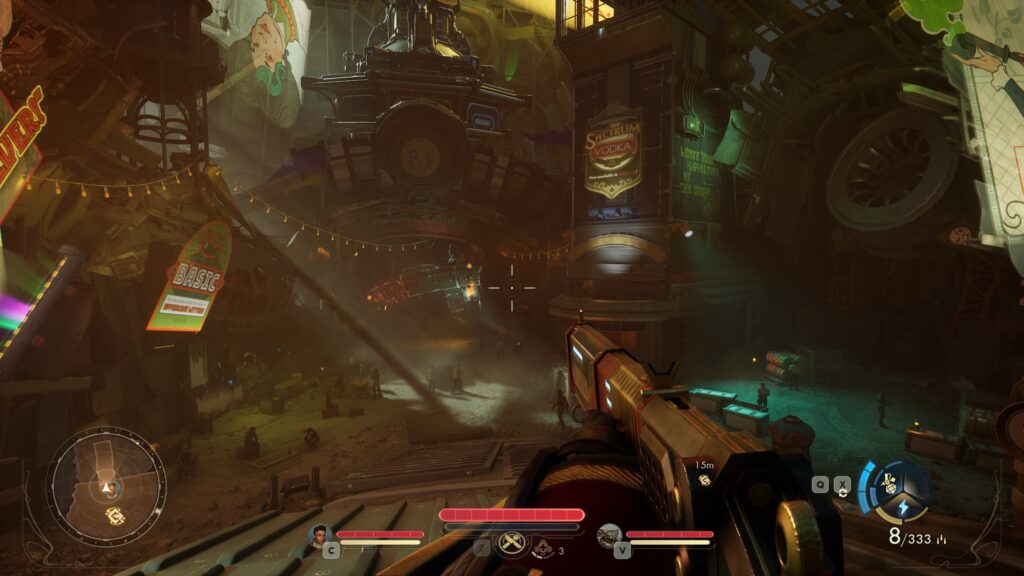Screen dimensions: 1024x576
Task: Open the circular minimap
Action: (106, 487)
